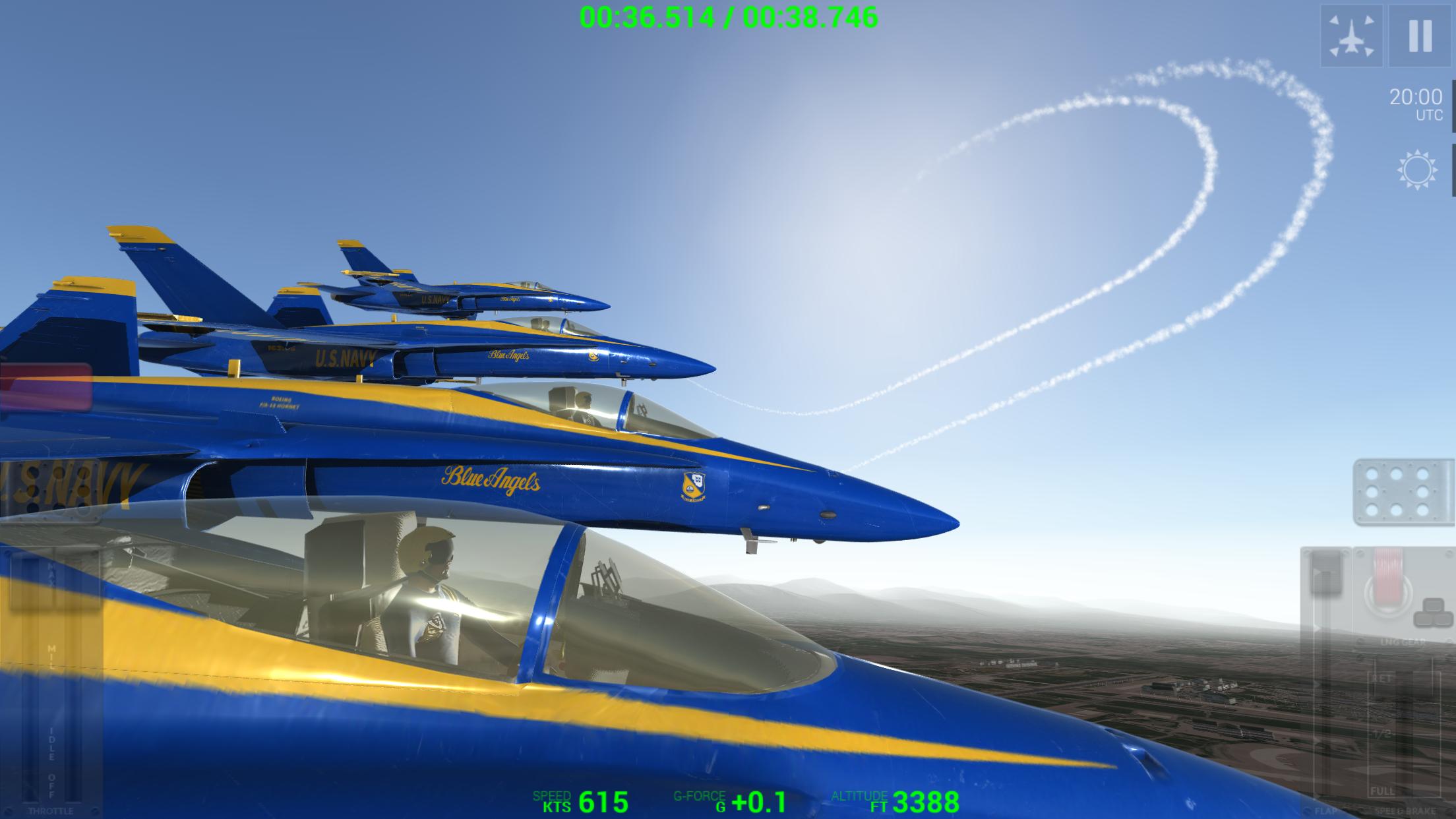Click the MAX mark on the throttle

pos(51,573)
